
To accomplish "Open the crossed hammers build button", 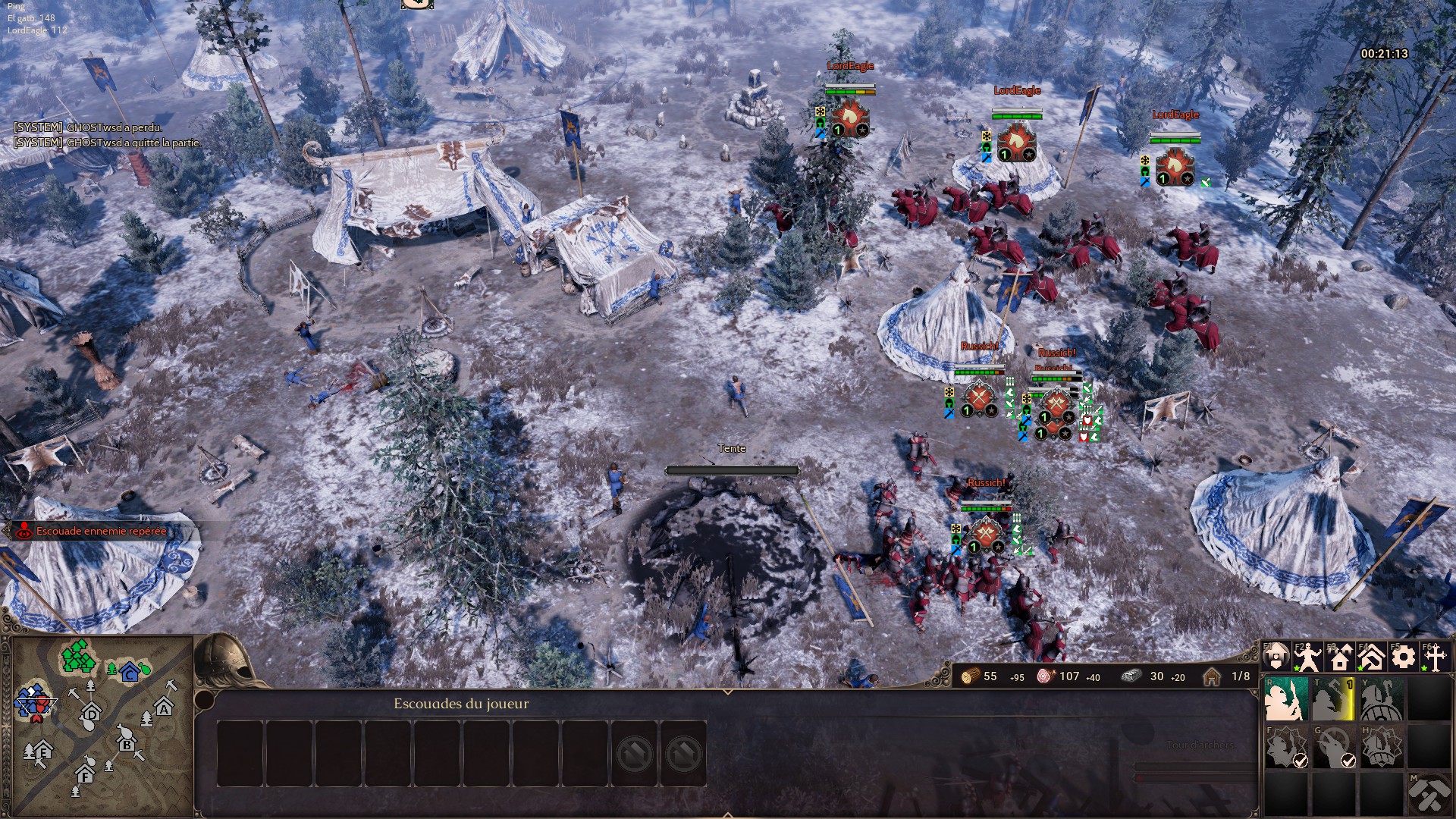I will [x=1429, y=794].
